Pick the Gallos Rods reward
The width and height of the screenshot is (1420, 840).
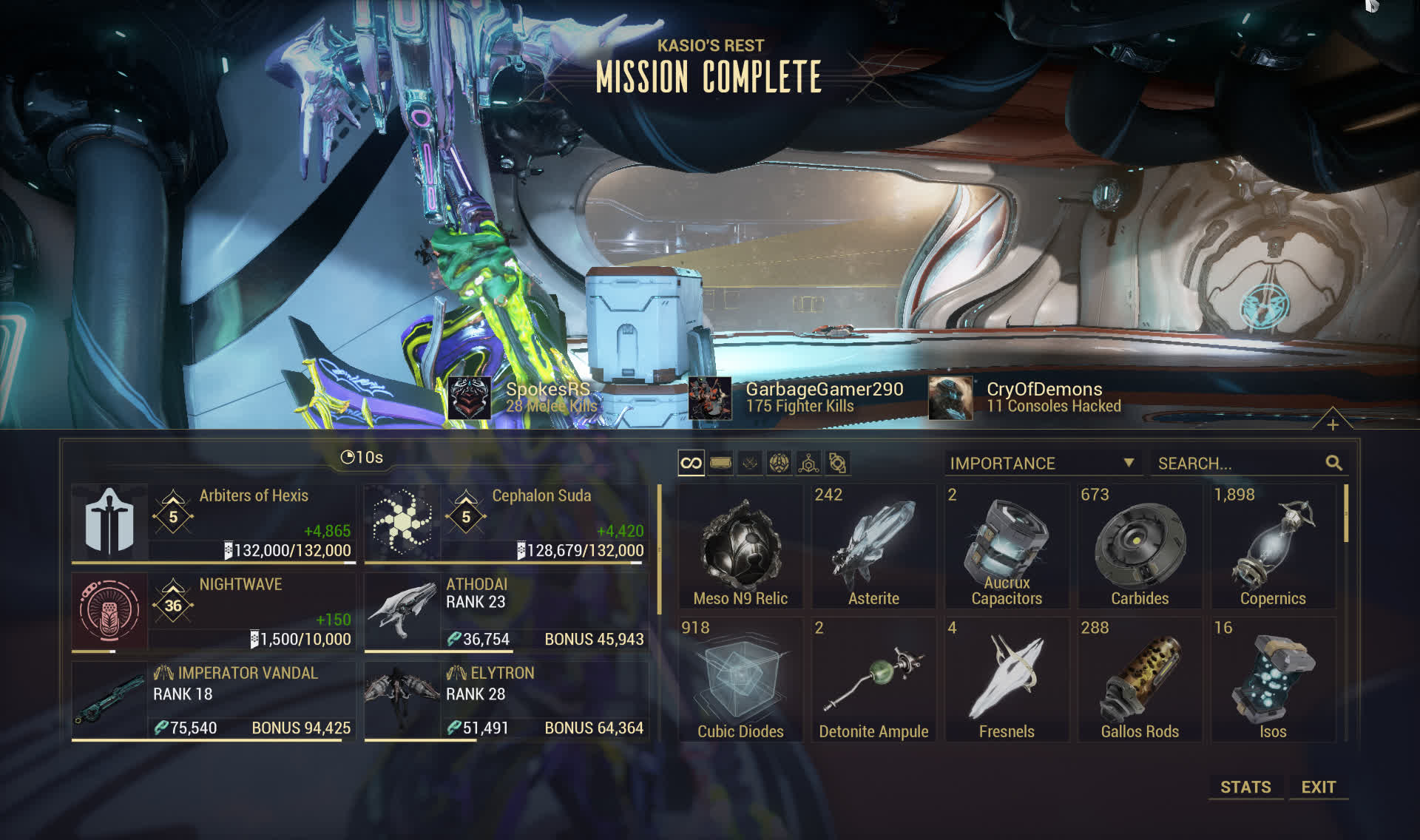click(x=1140, y=680)
